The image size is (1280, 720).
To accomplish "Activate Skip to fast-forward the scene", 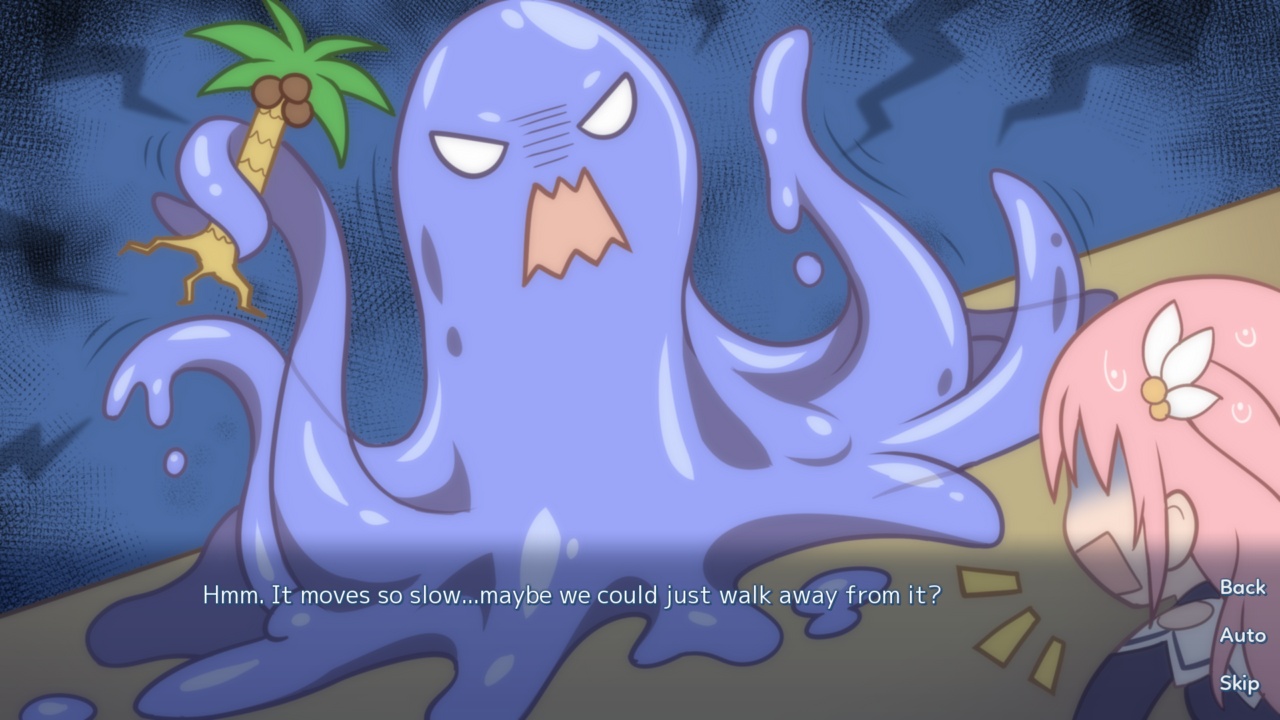I will 1240,685.
